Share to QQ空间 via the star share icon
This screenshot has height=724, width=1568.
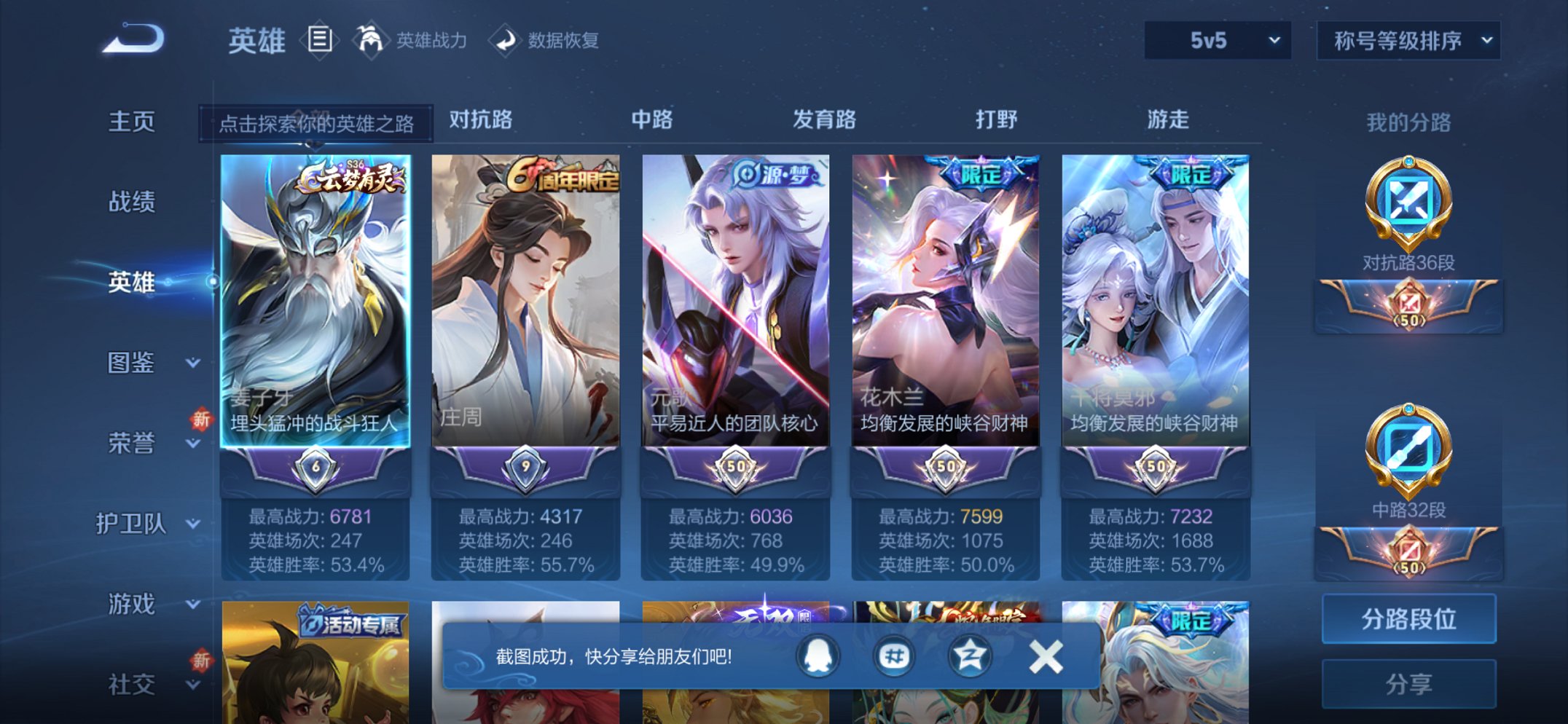(969, 655)
